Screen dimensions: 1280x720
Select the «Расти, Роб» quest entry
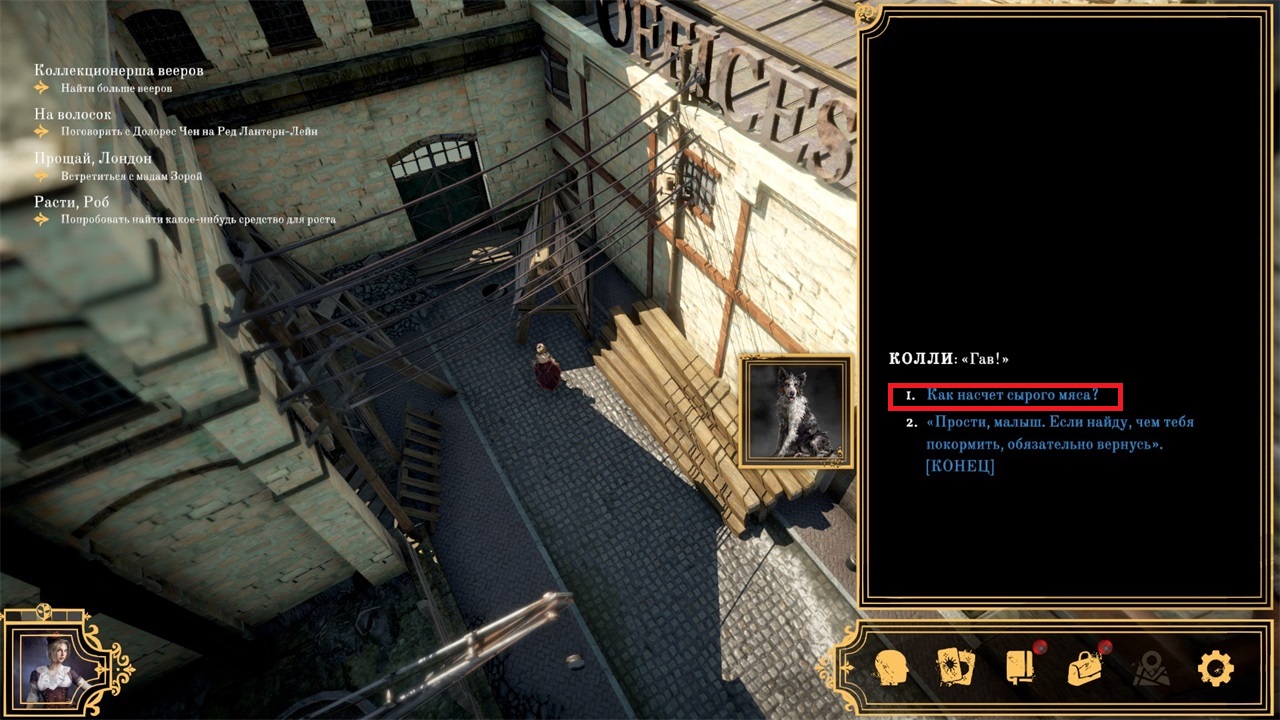point(71,202)
